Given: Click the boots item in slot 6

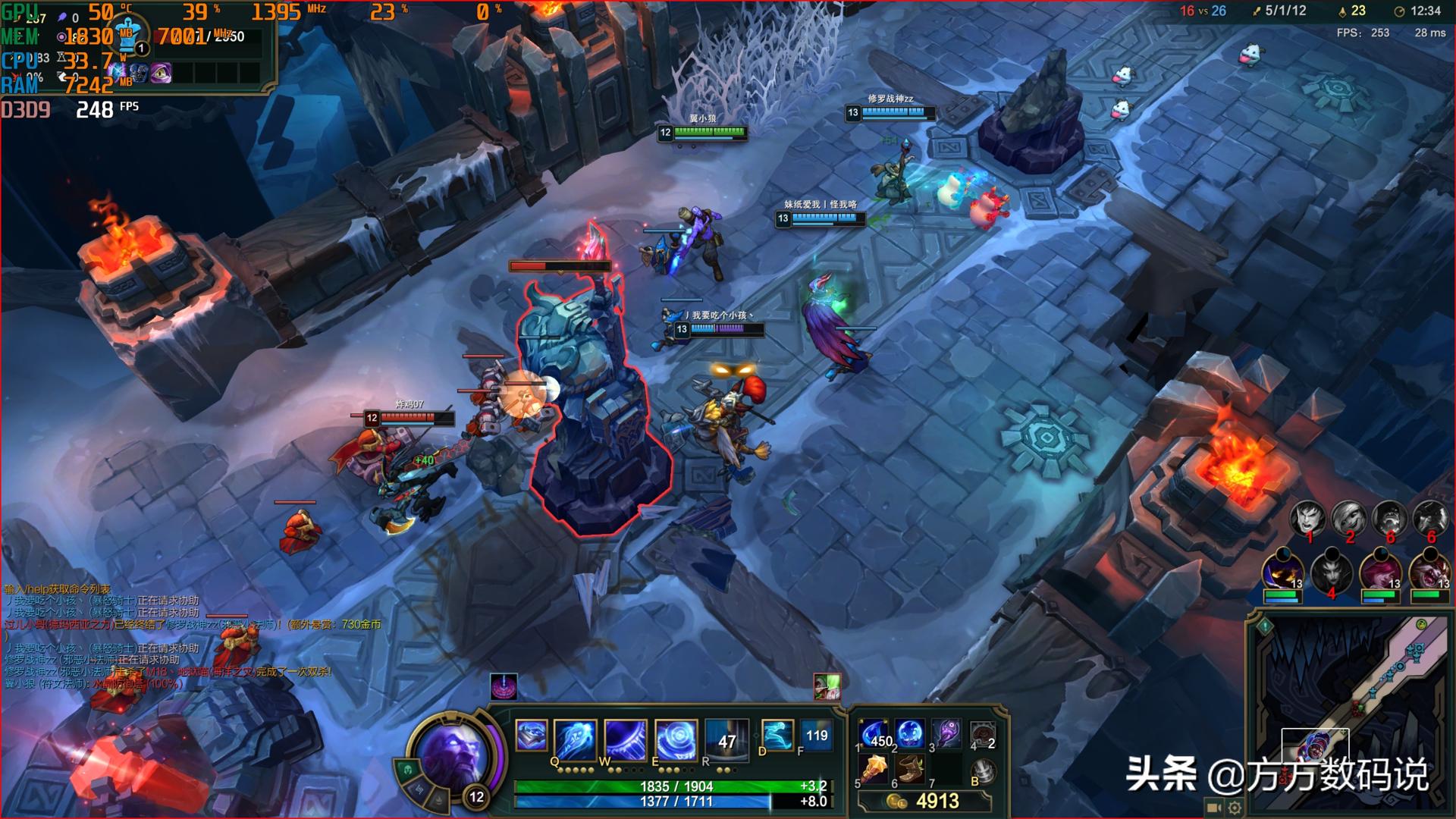Looking at the screenshot, I should point(910,770).
